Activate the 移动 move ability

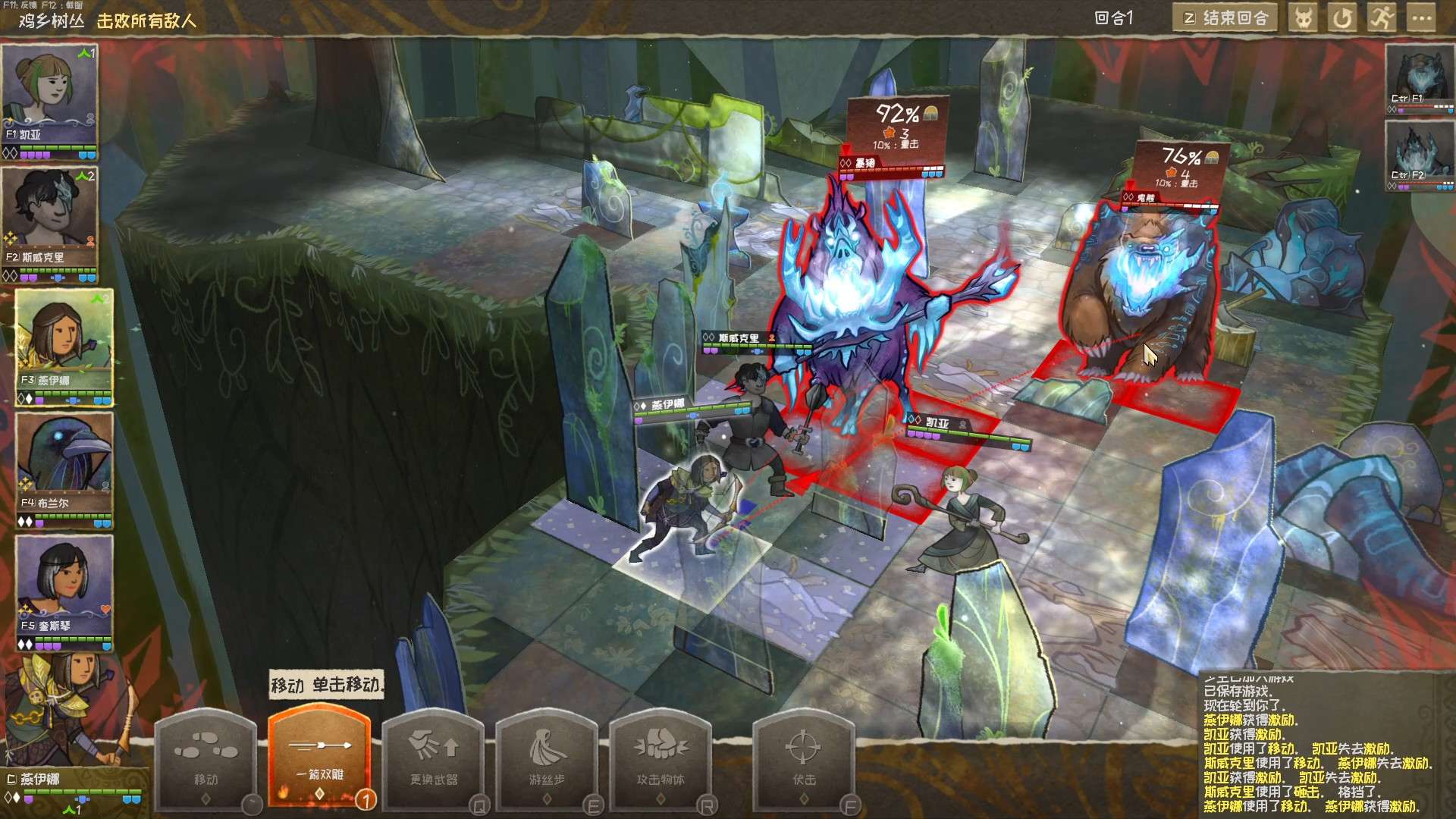[x=206, y=758]
